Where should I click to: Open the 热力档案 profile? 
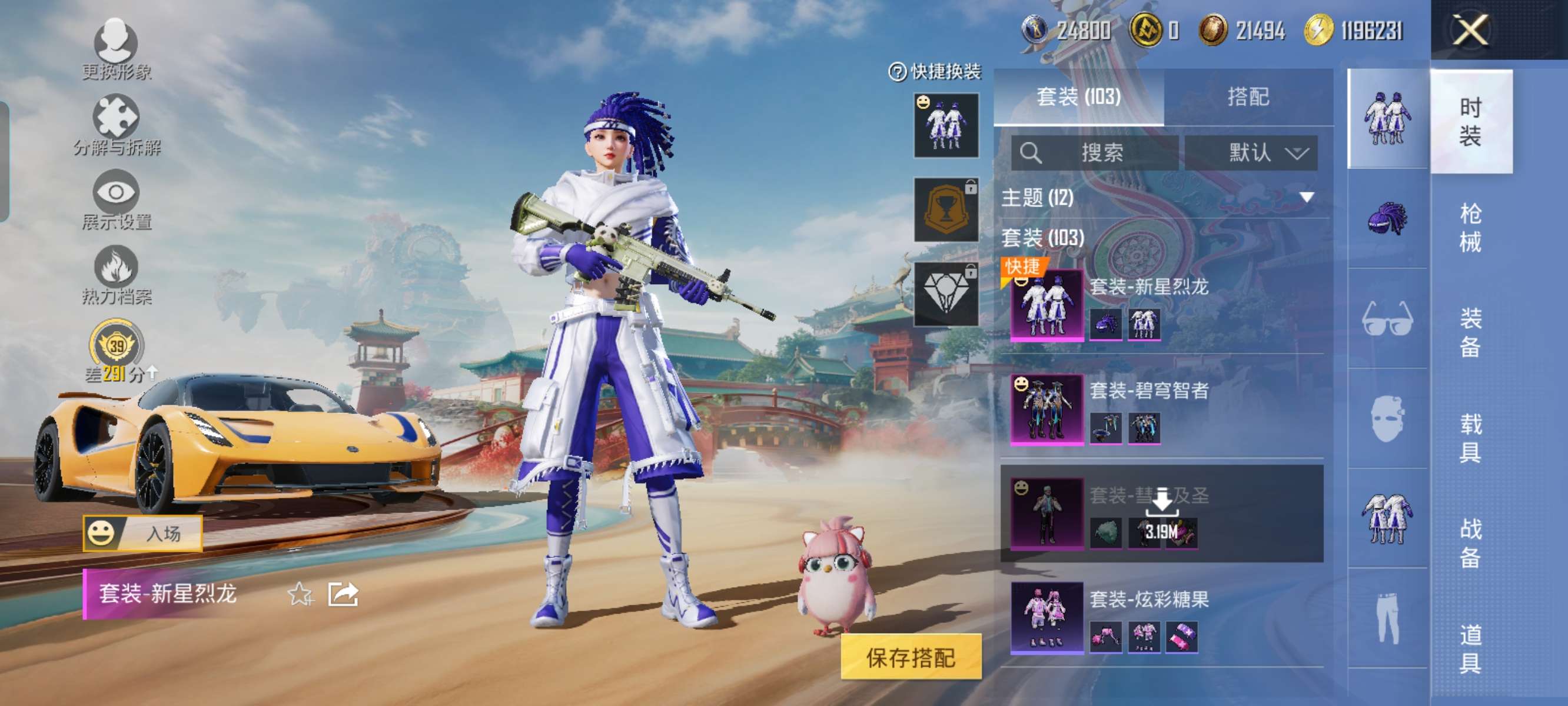click(x=115, y=275)
